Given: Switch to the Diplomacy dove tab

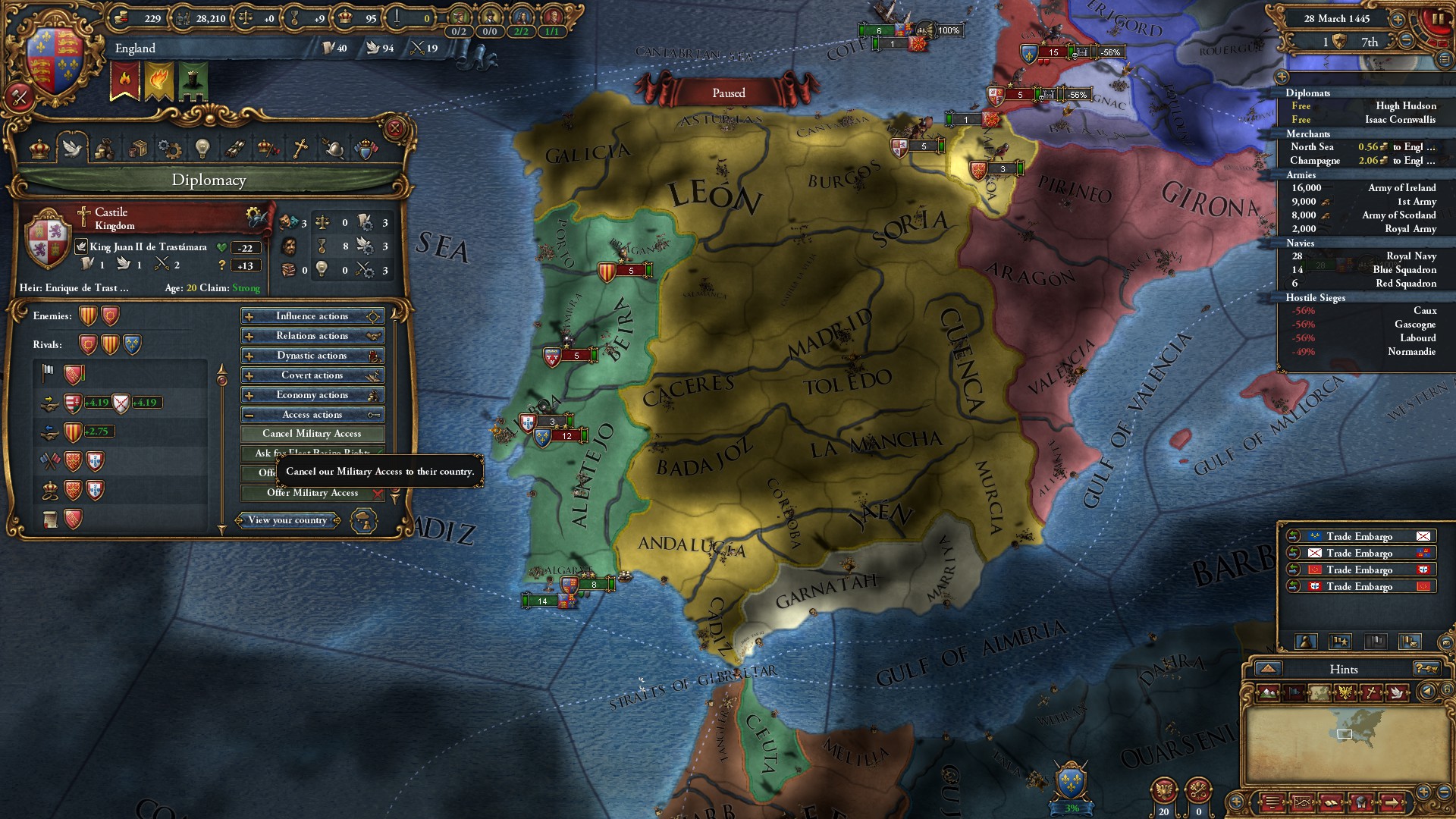Looking at the screenshot, I should [x=74, y=149].
